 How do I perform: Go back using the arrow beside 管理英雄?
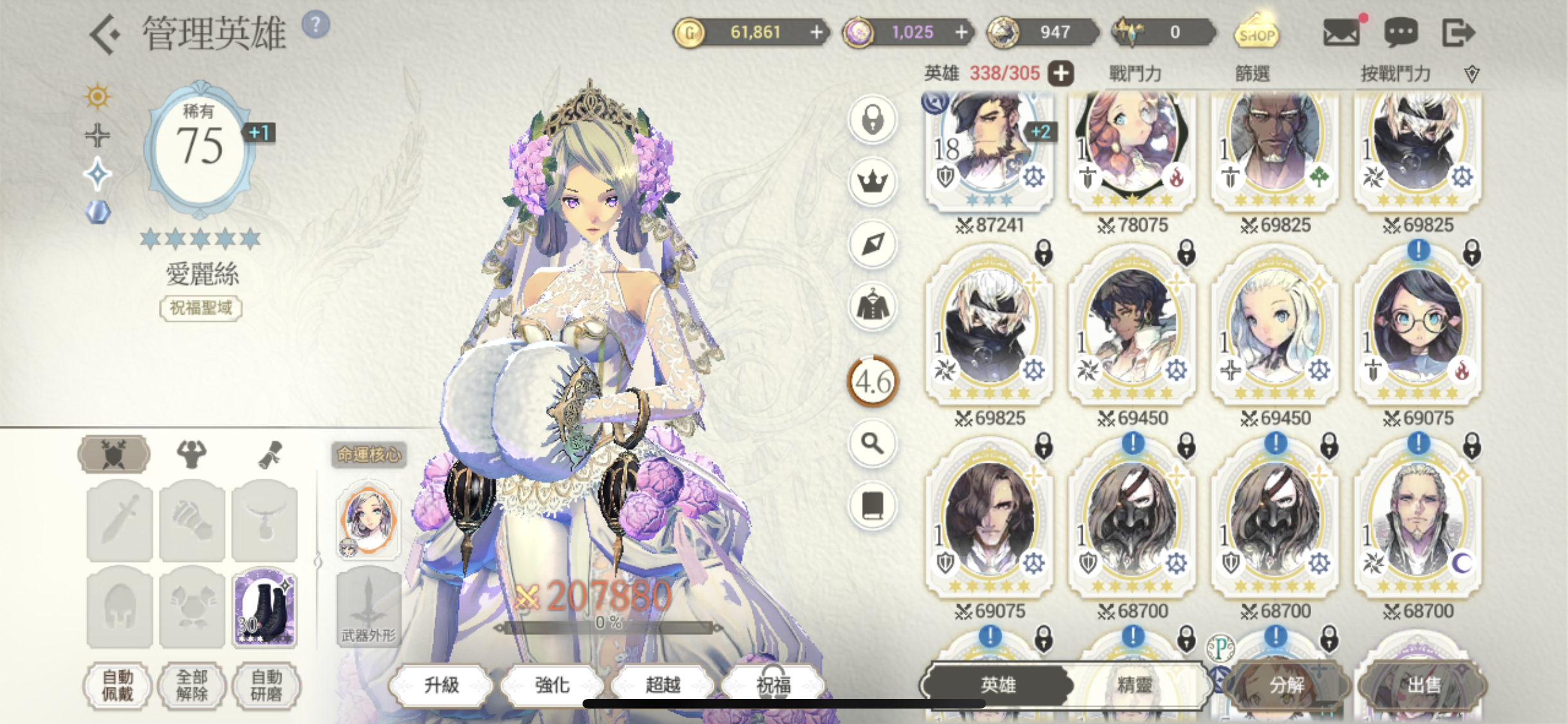106,33
